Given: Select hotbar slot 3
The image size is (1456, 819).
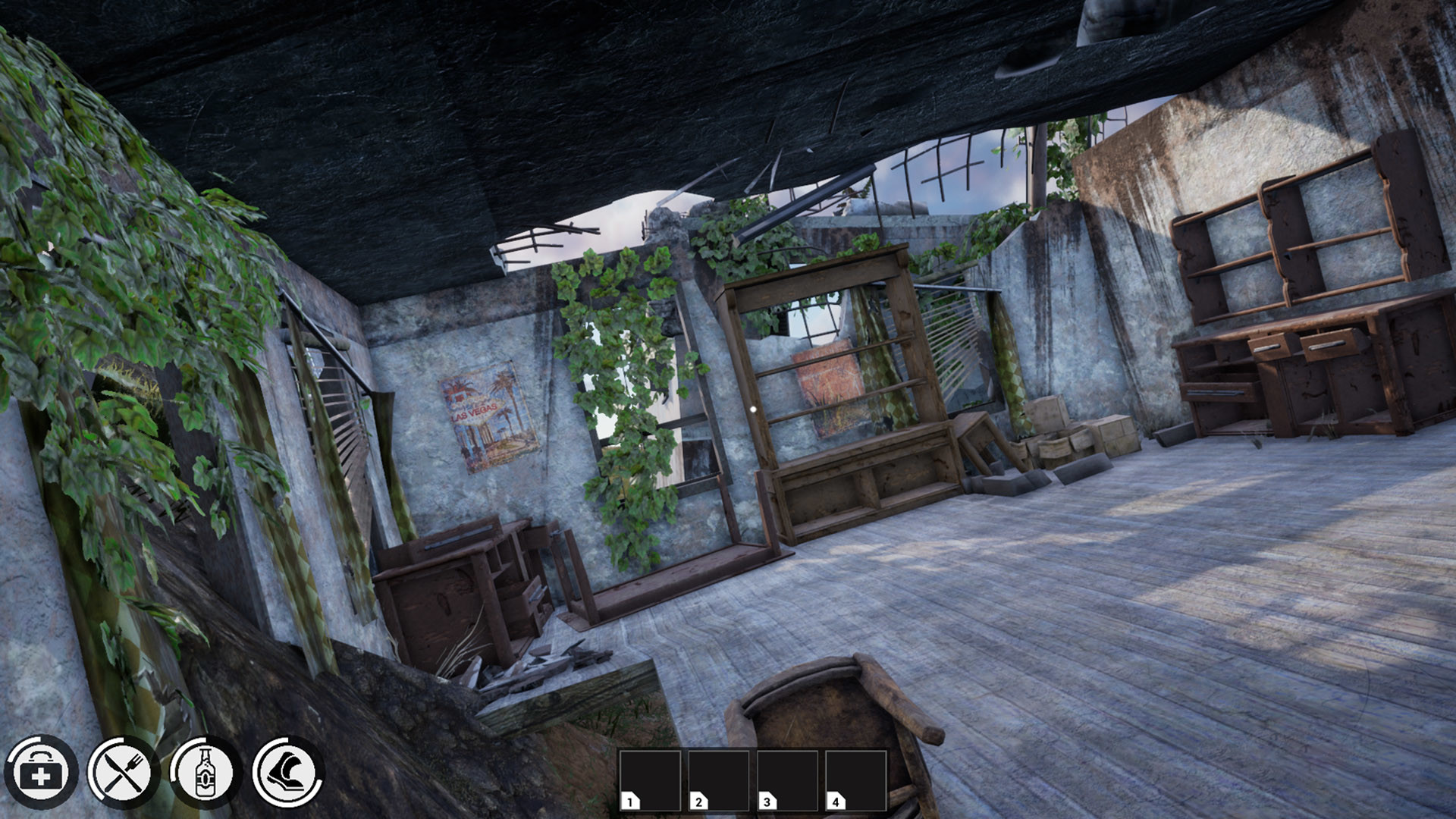Looking at the screenshot, I should pyautogui.click(x=789, y=781).
